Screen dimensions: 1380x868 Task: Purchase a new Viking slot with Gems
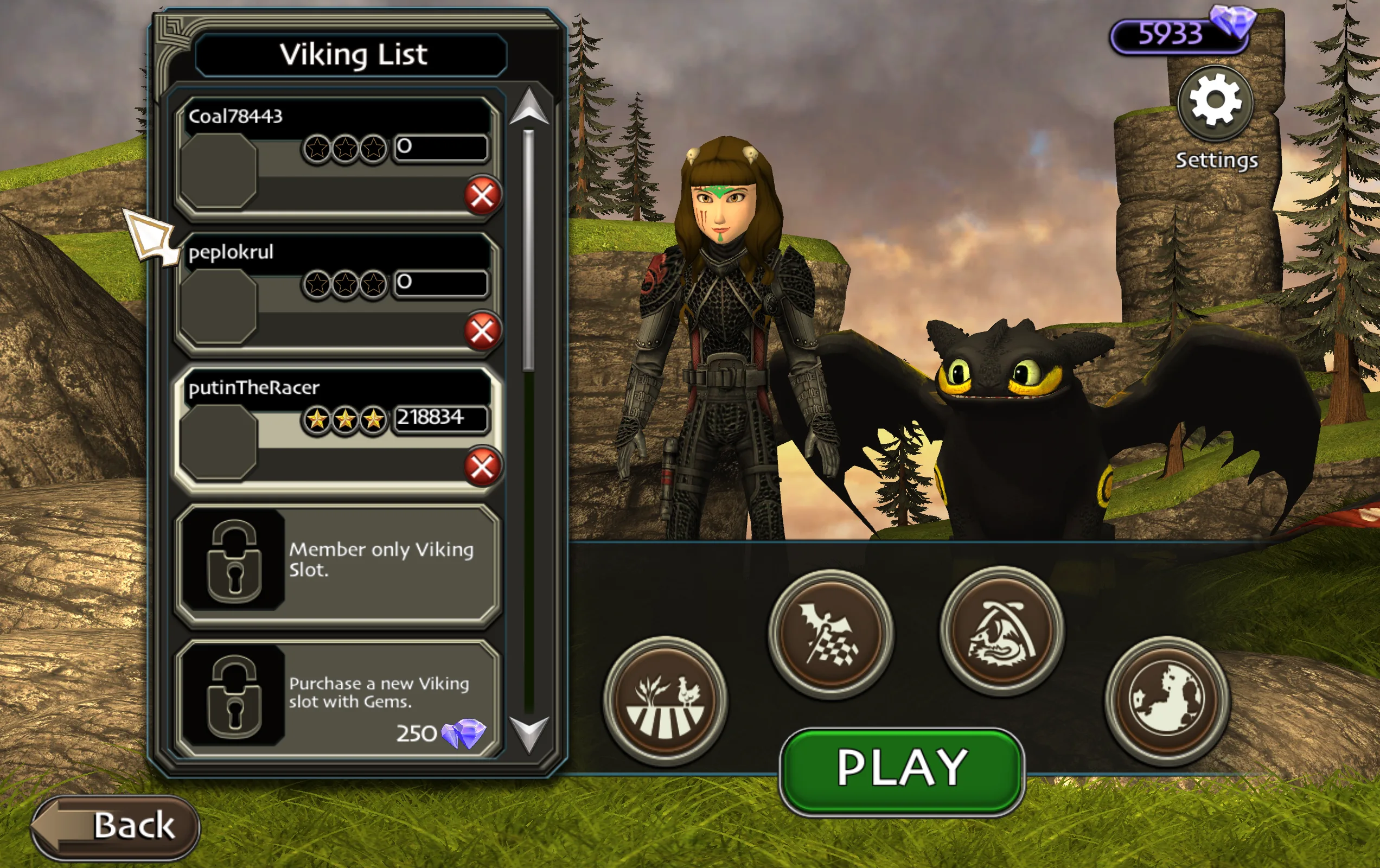tap(338, 699)
